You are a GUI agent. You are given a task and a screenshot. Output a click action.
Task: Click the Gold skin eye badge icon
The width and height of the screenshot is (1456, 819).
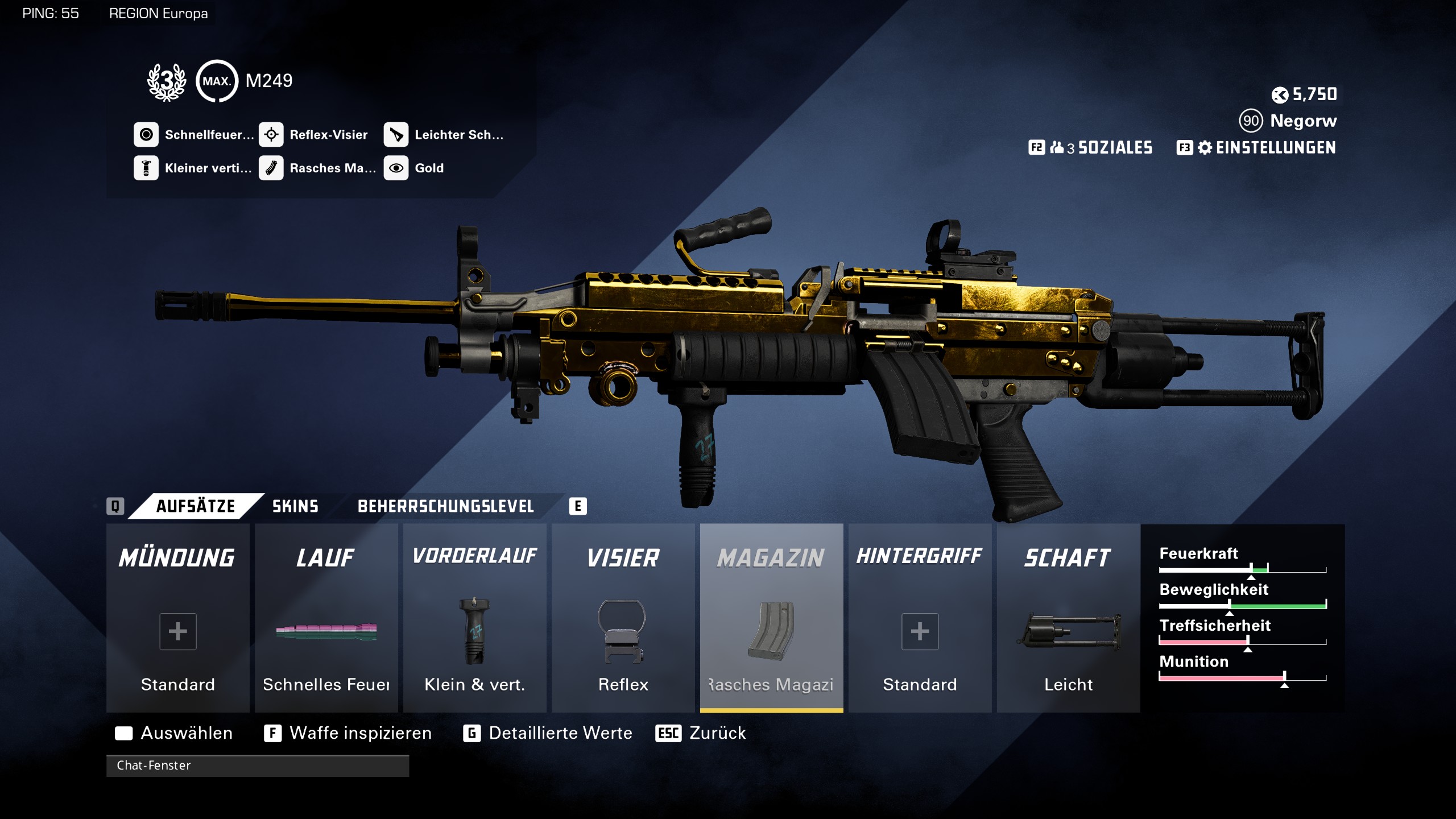397,168
